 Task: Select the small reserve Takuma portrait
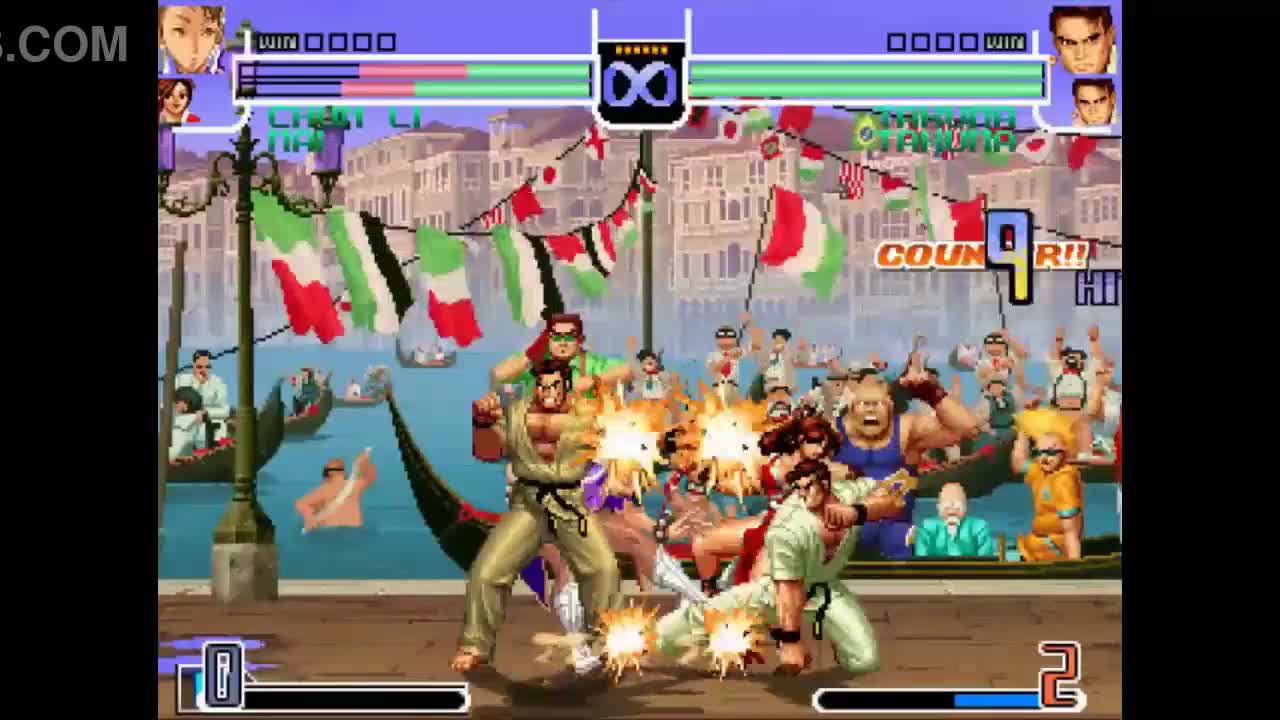(x=1093, y=102)
